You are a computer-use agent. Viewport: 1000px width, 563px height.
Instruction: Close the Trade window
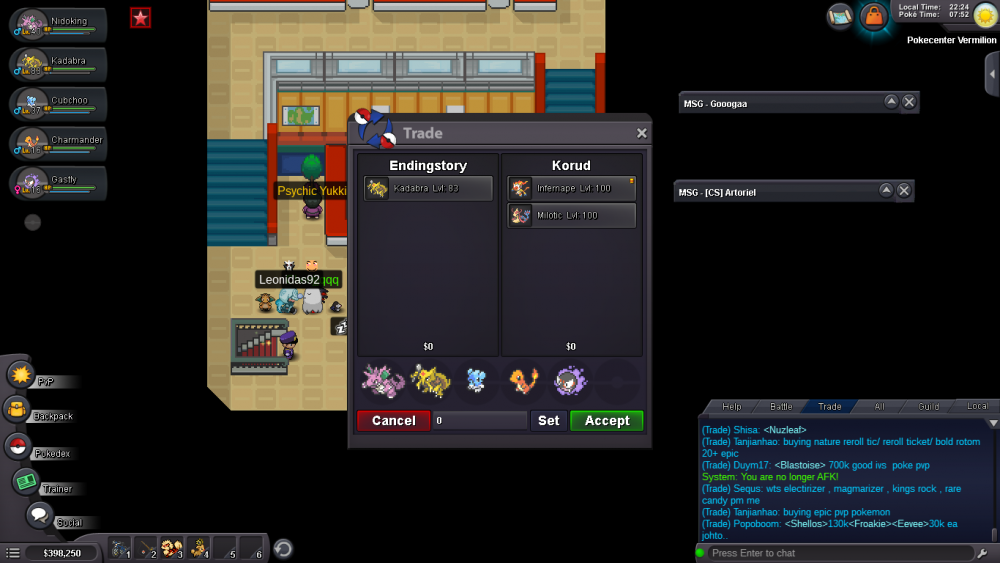click(x=642, y=133)
